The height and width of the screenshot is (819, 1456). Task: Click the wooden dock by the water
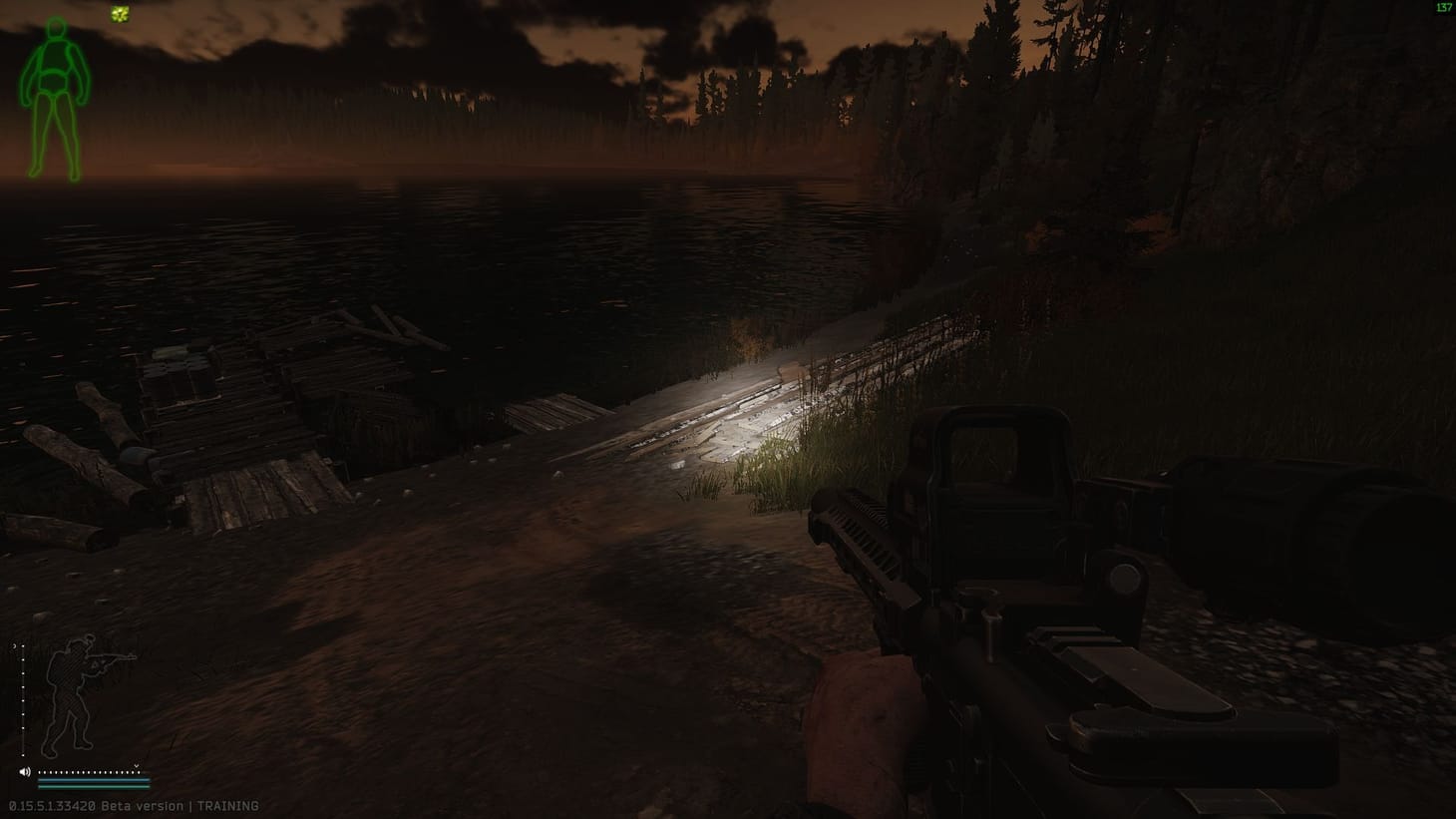click(229, 419)
